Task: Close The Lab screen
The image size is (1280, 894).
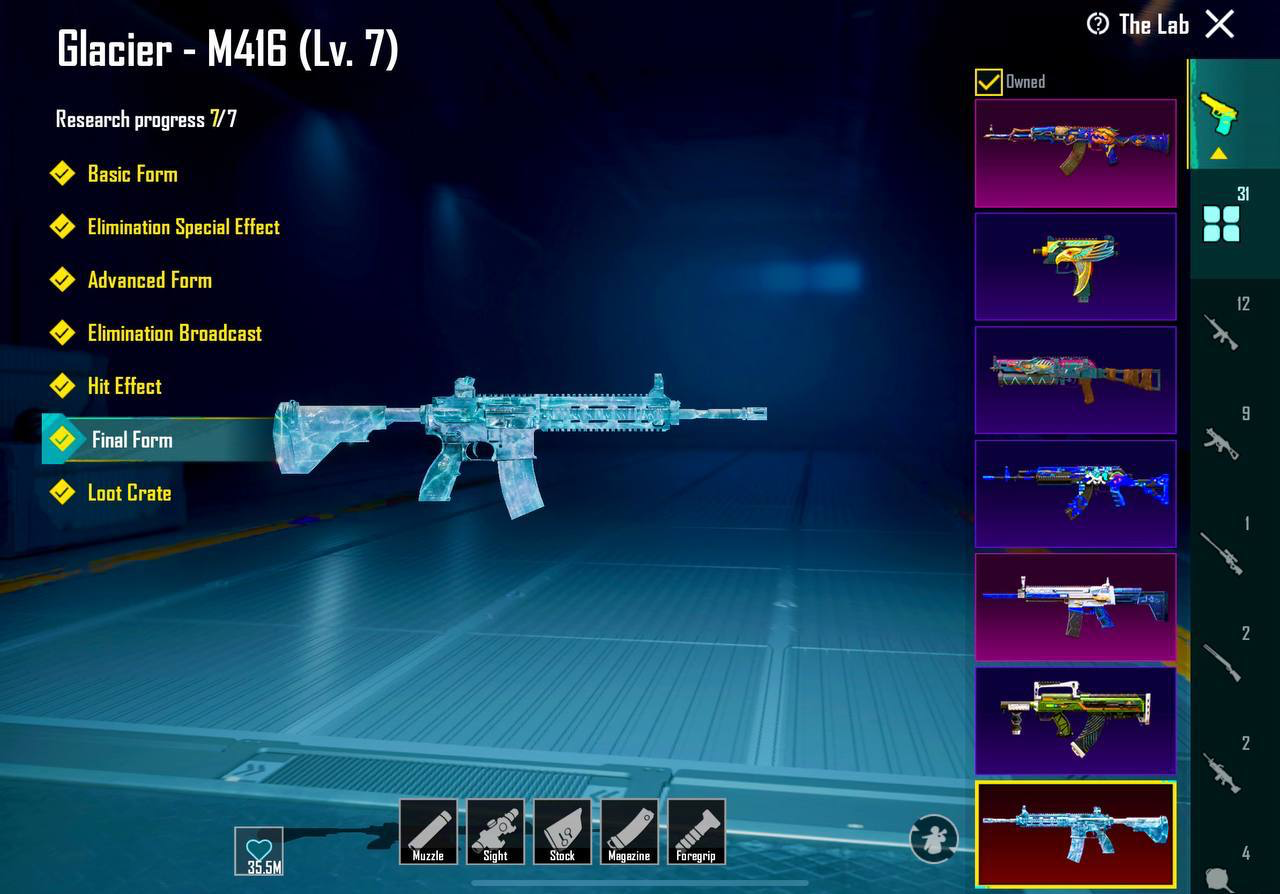Action: tap(1220, 24)
